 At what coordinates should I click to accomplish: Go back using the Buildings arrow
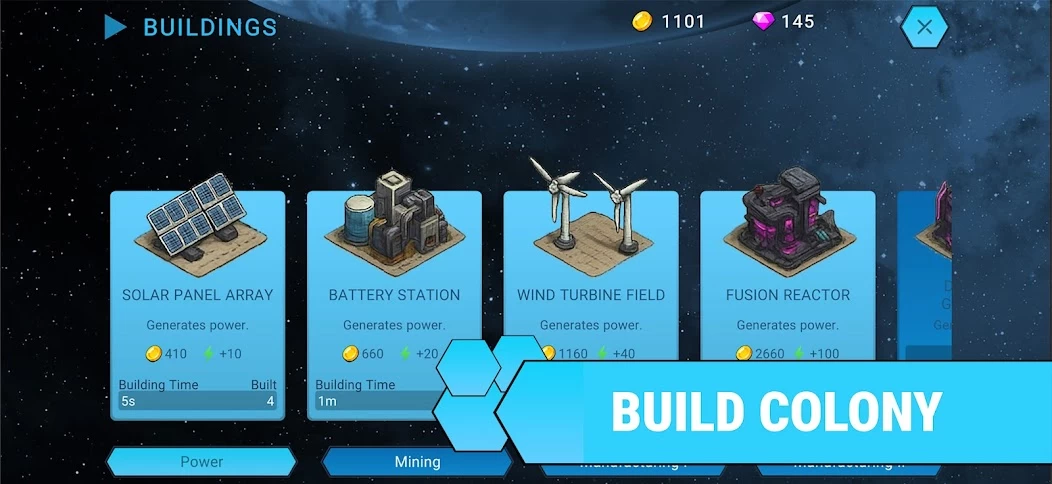pyautogui.click(x=116, y=27)
